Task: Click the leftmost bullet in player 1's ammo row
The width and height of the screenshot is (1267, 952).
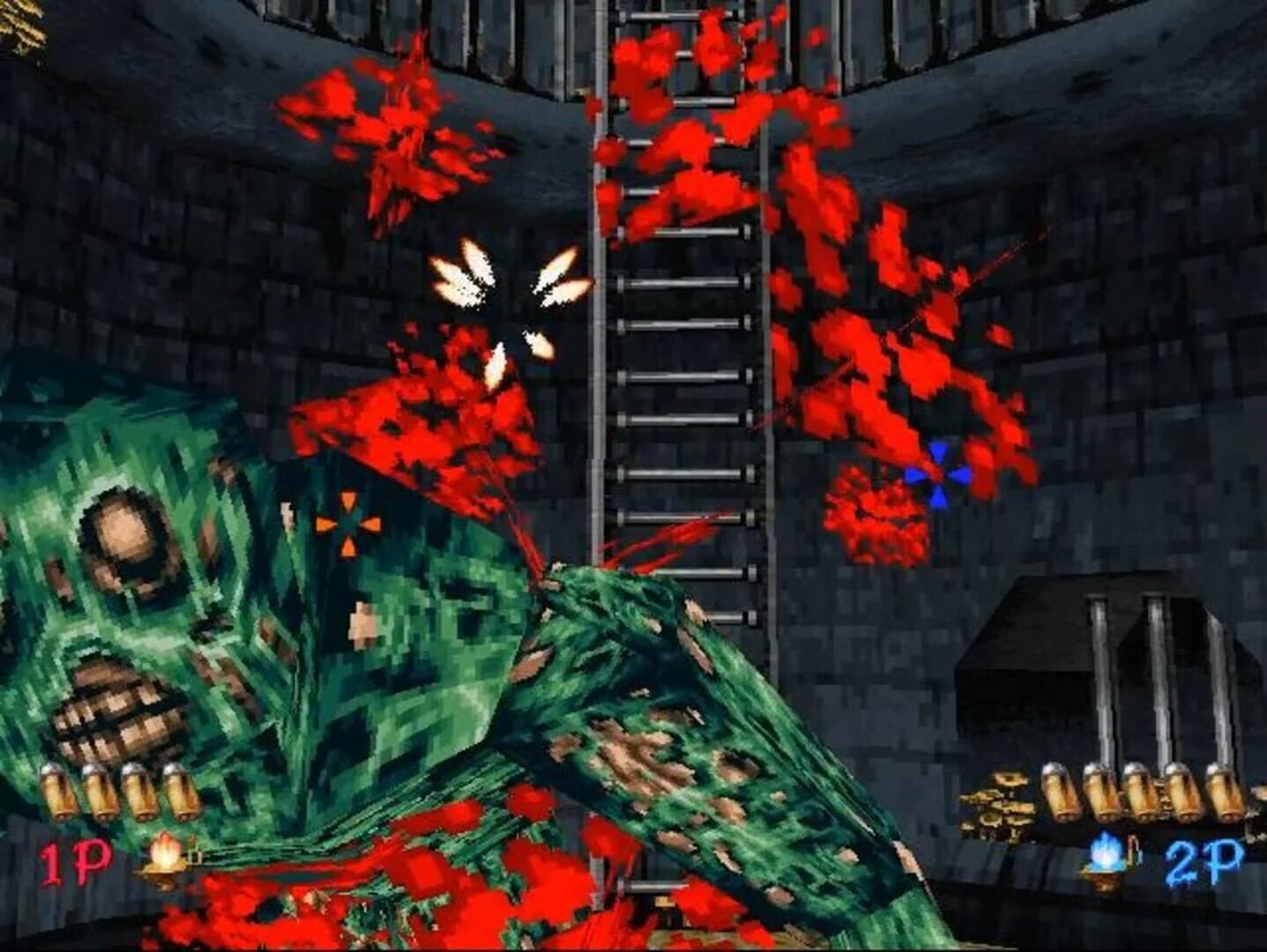Action: coord(58,792)
